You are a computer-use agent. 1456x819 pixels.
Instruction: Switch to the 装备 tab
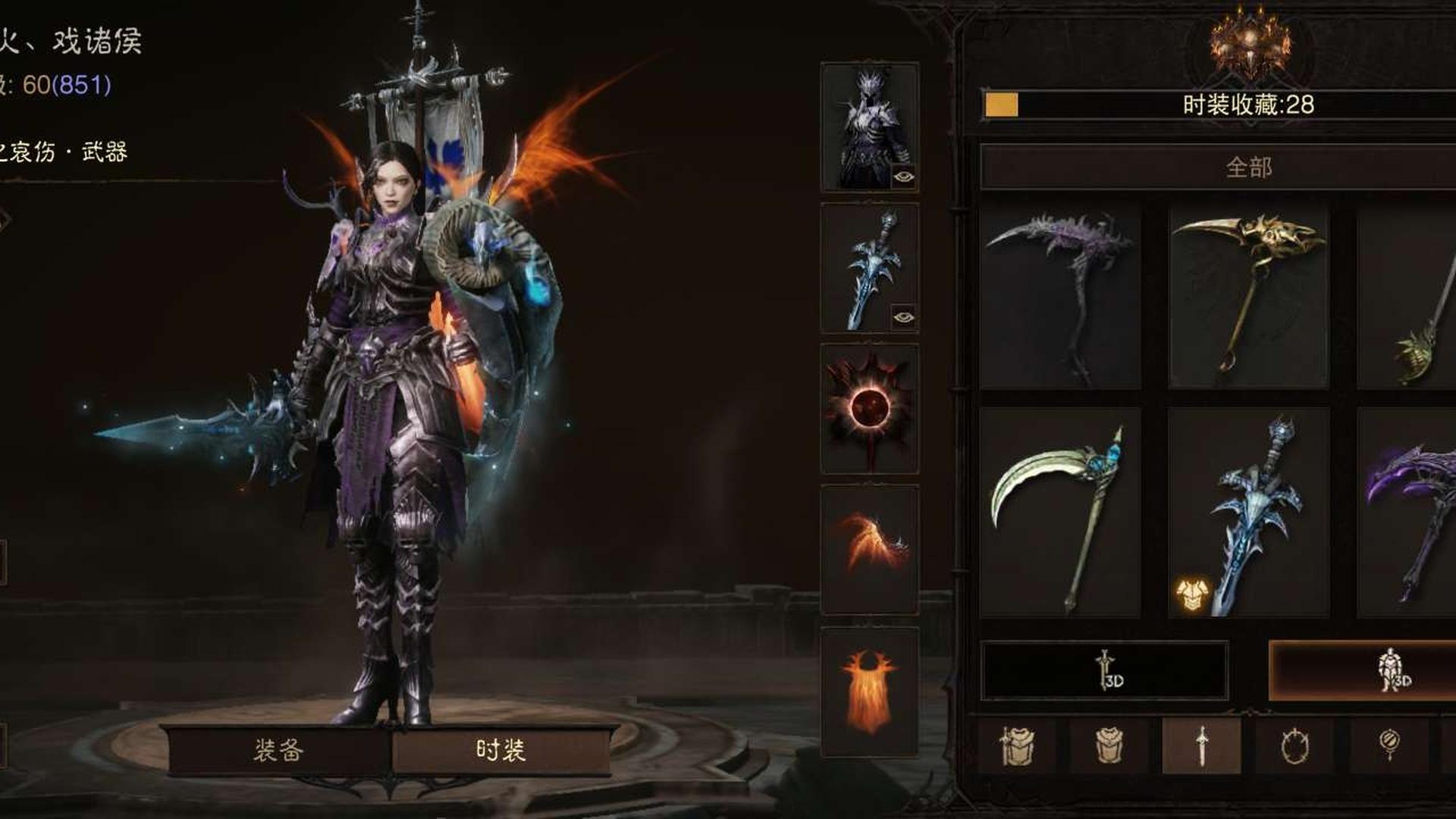pyautogui.click(x=278, y=750)
